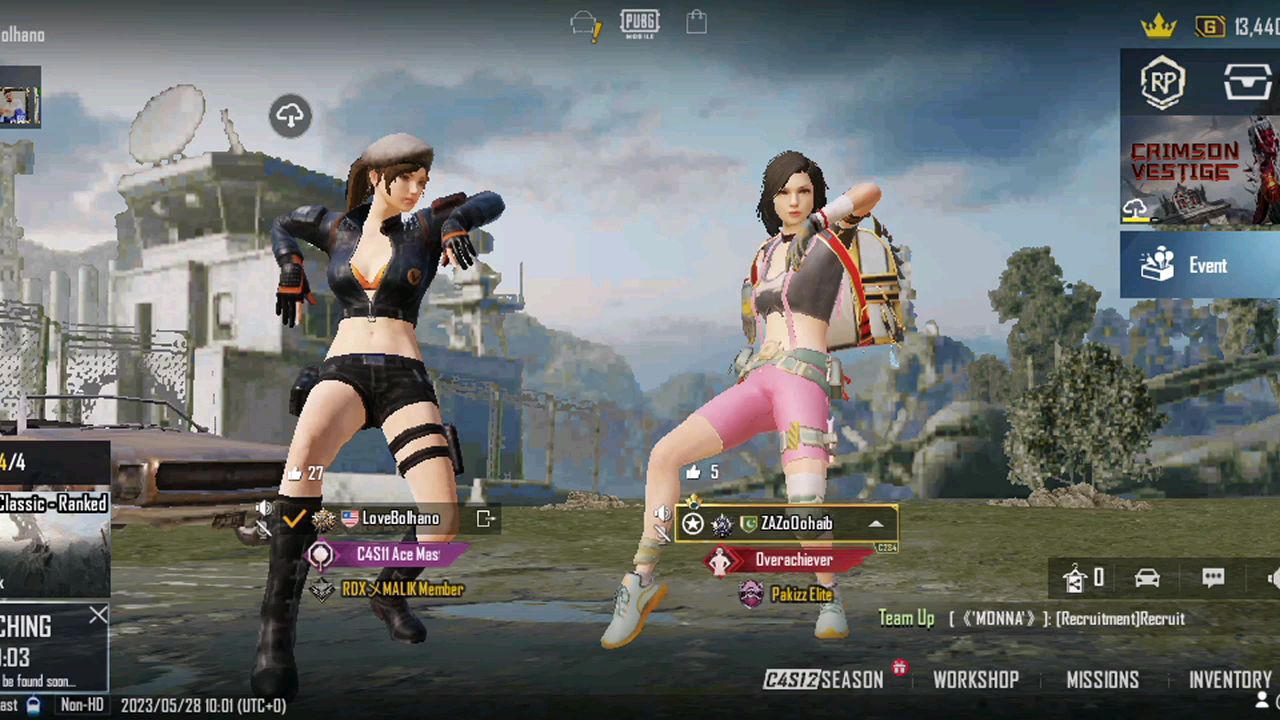Click the leave team icon beside LoveBolhano
This screenshot has width=1280, height=720.
pos(486,518)
